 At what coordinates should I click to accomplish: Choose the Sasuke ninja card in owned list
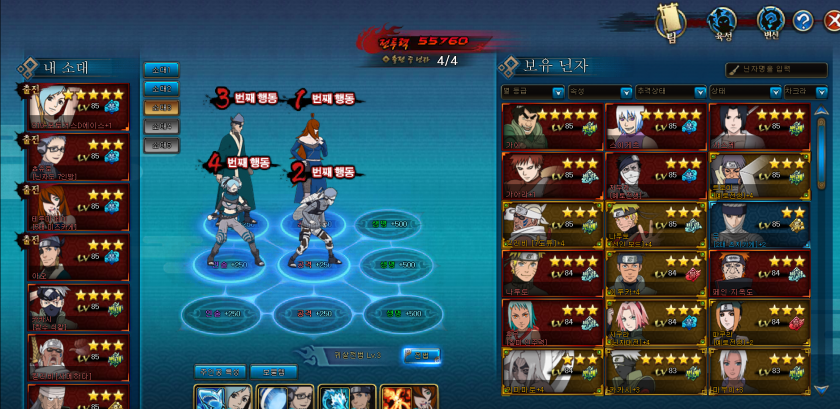pyautogui.click(x=759, y=127)
